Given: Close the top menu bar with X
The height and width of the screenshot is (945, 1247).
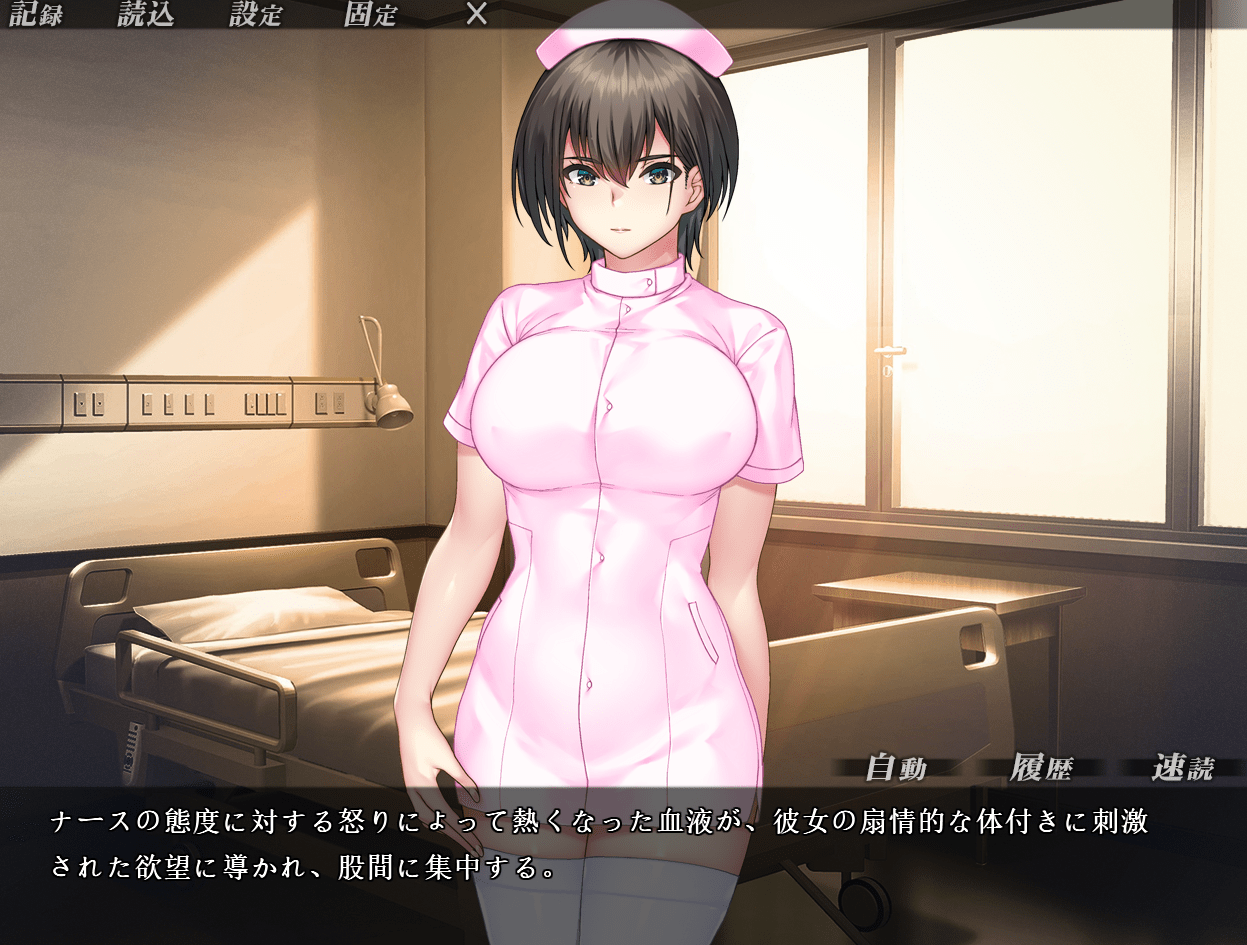Looking at the screenshot, I should click(478, 15).
